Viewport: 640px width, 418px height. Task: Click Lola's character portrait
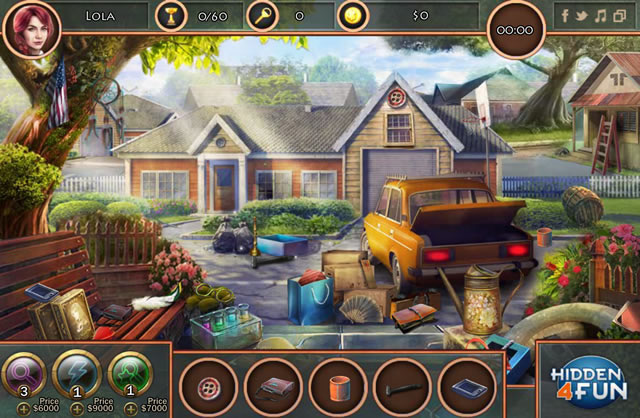coord(31,28)
